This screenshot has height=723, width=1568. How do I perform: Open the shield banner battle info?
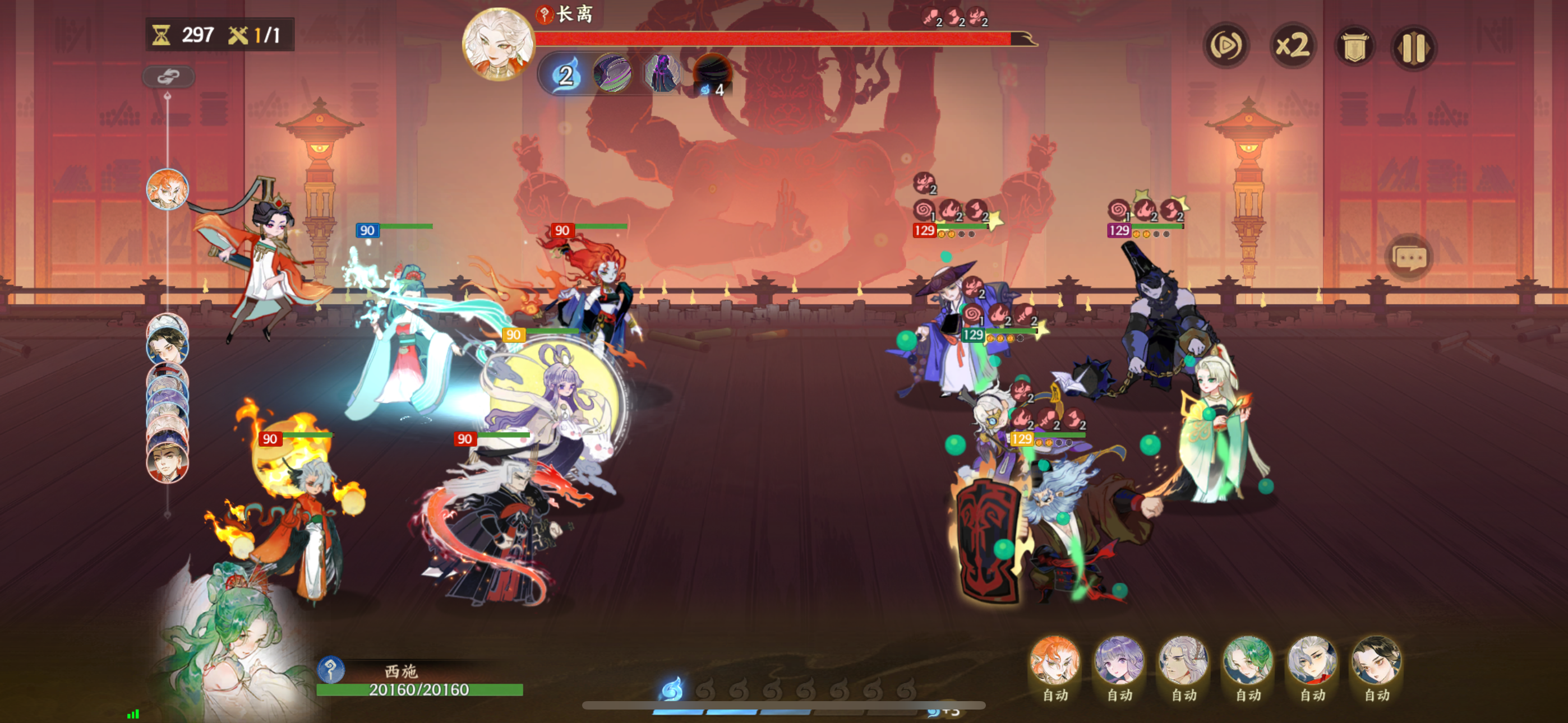click(x=1354, y=47)
